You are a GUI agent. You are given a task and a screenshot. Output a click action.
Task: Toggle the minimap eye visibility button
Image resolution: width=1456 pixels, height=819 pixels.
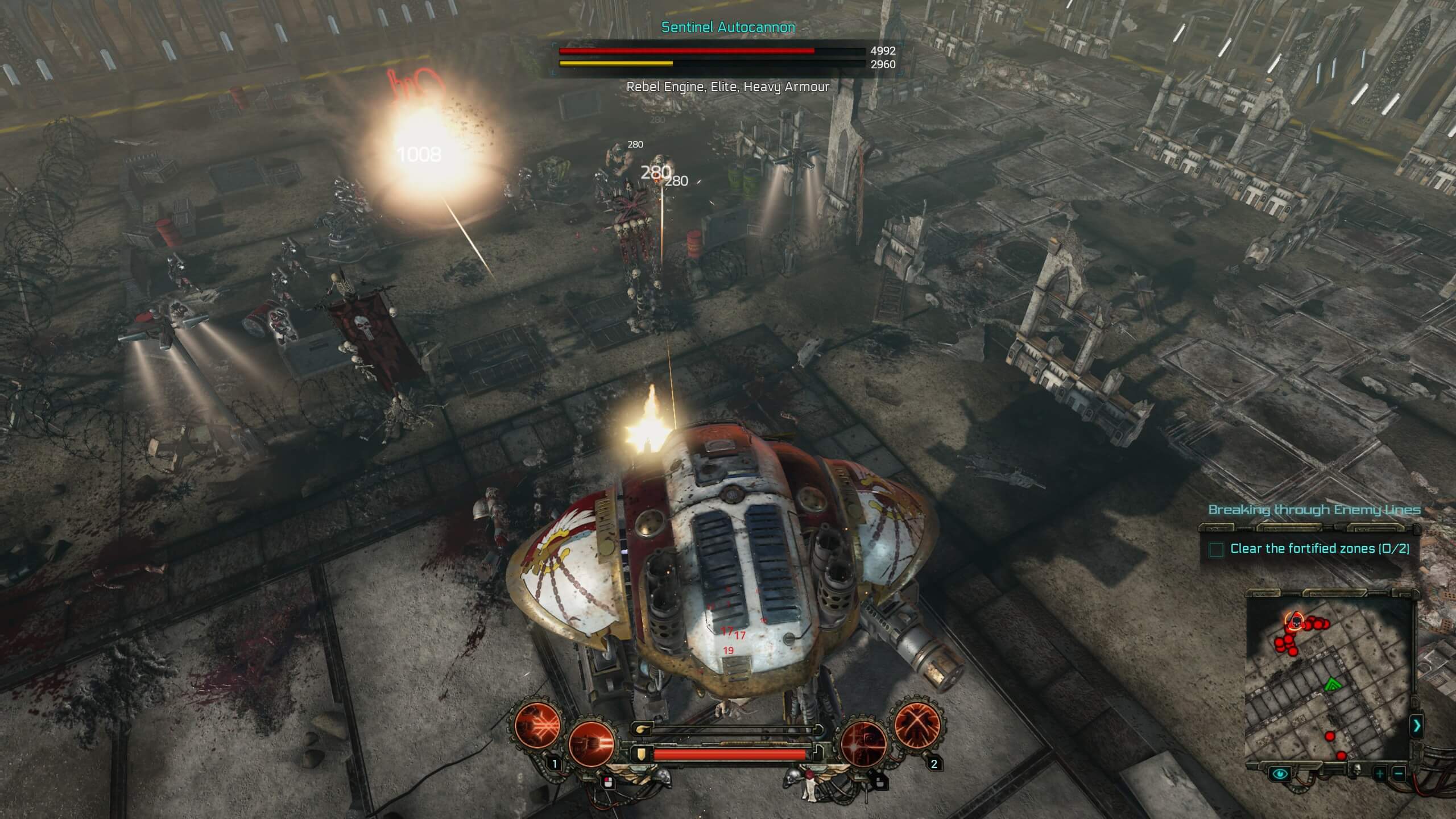(x=1281, y=773)
